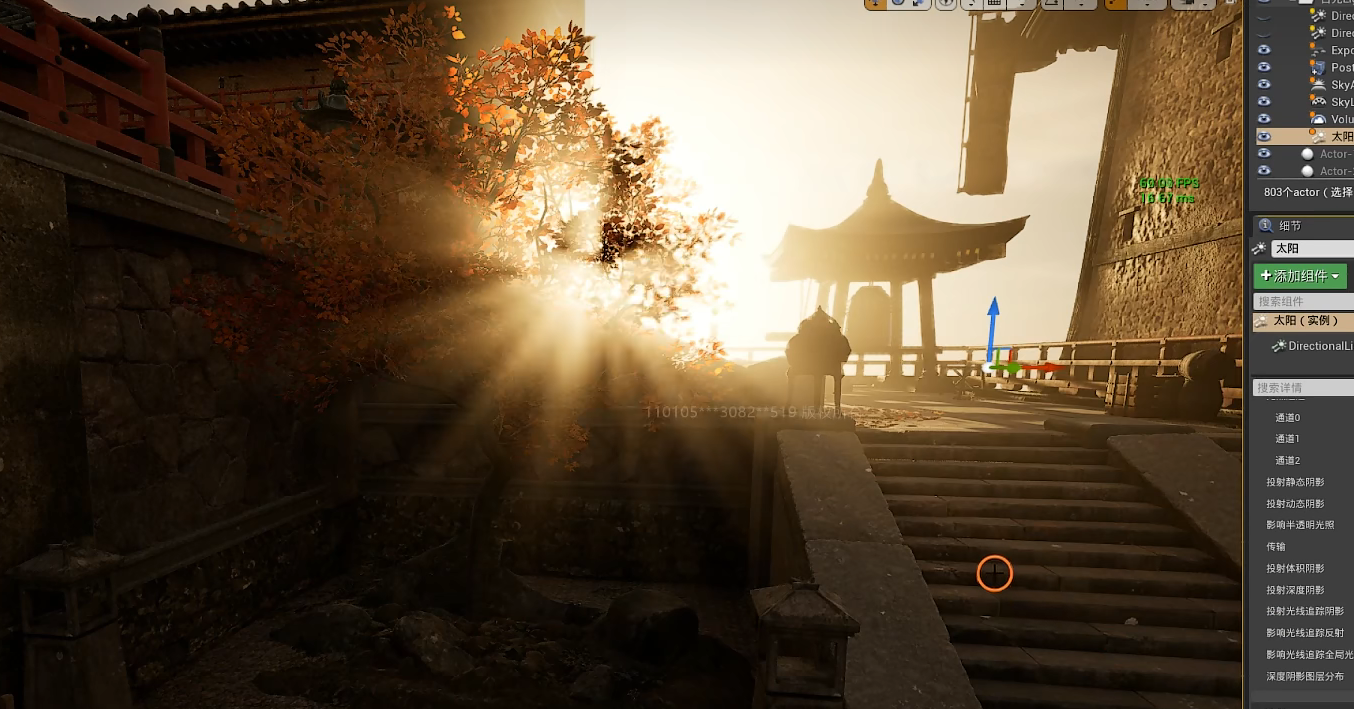Image resolution: width=1354 pixels, height=709 pixels.
Task: Click the 投射体积阴影 property row
Action: [1295, 568]
